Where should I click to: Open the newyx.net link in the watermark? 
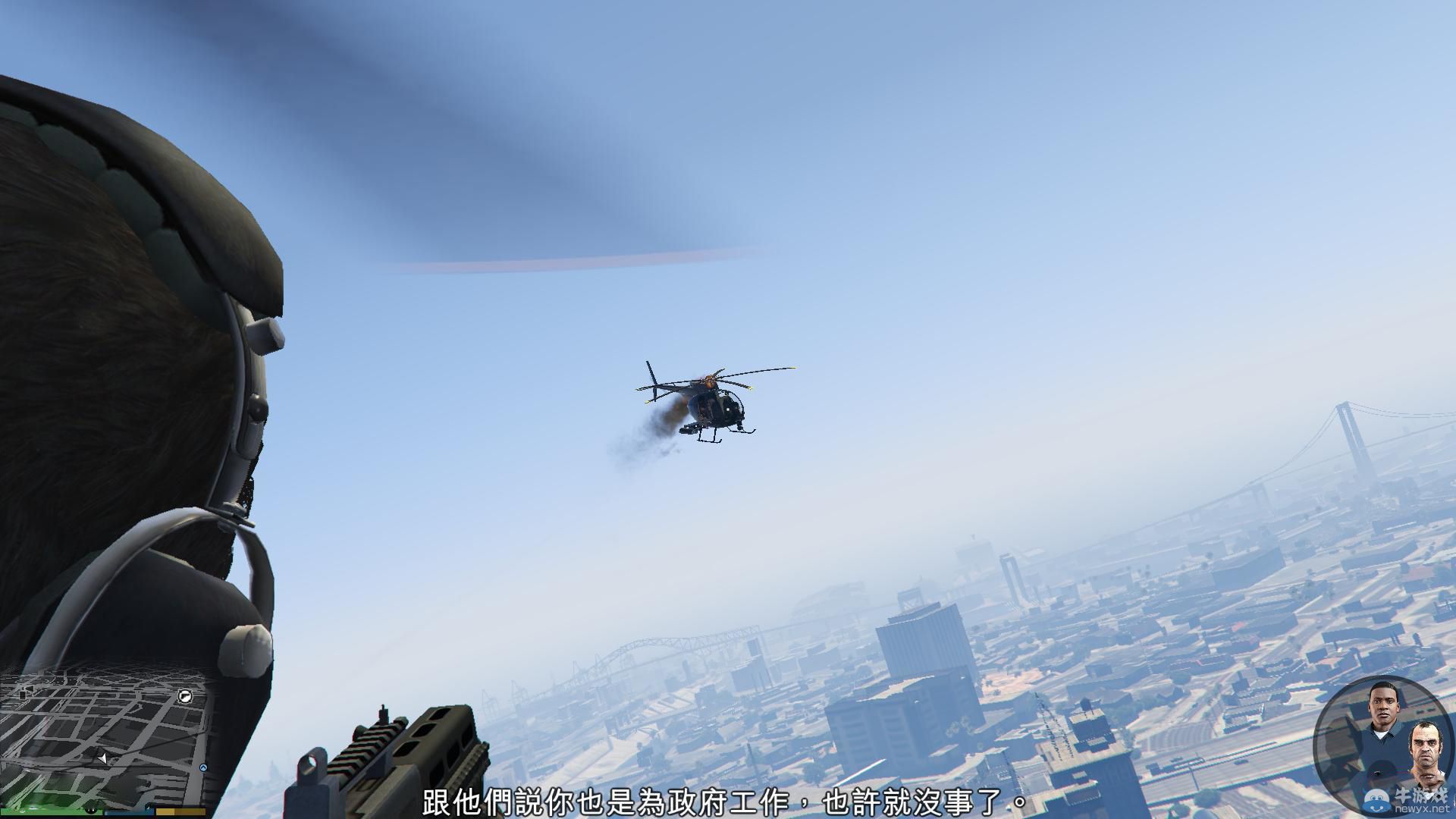[x=1423, y=808]
